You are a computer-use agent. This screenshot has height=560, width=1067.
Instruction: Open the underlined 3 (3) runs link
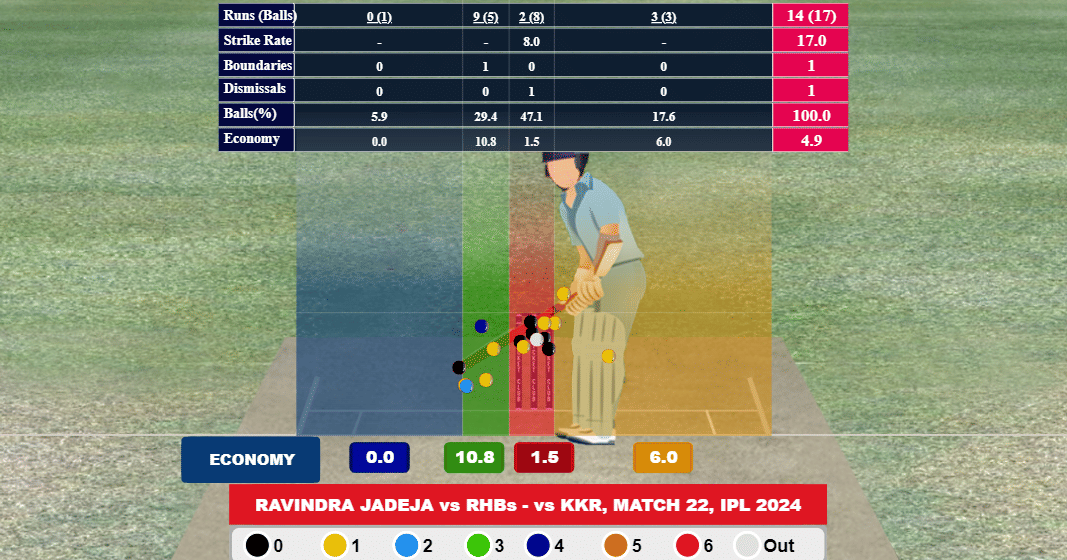click(663, 16)
